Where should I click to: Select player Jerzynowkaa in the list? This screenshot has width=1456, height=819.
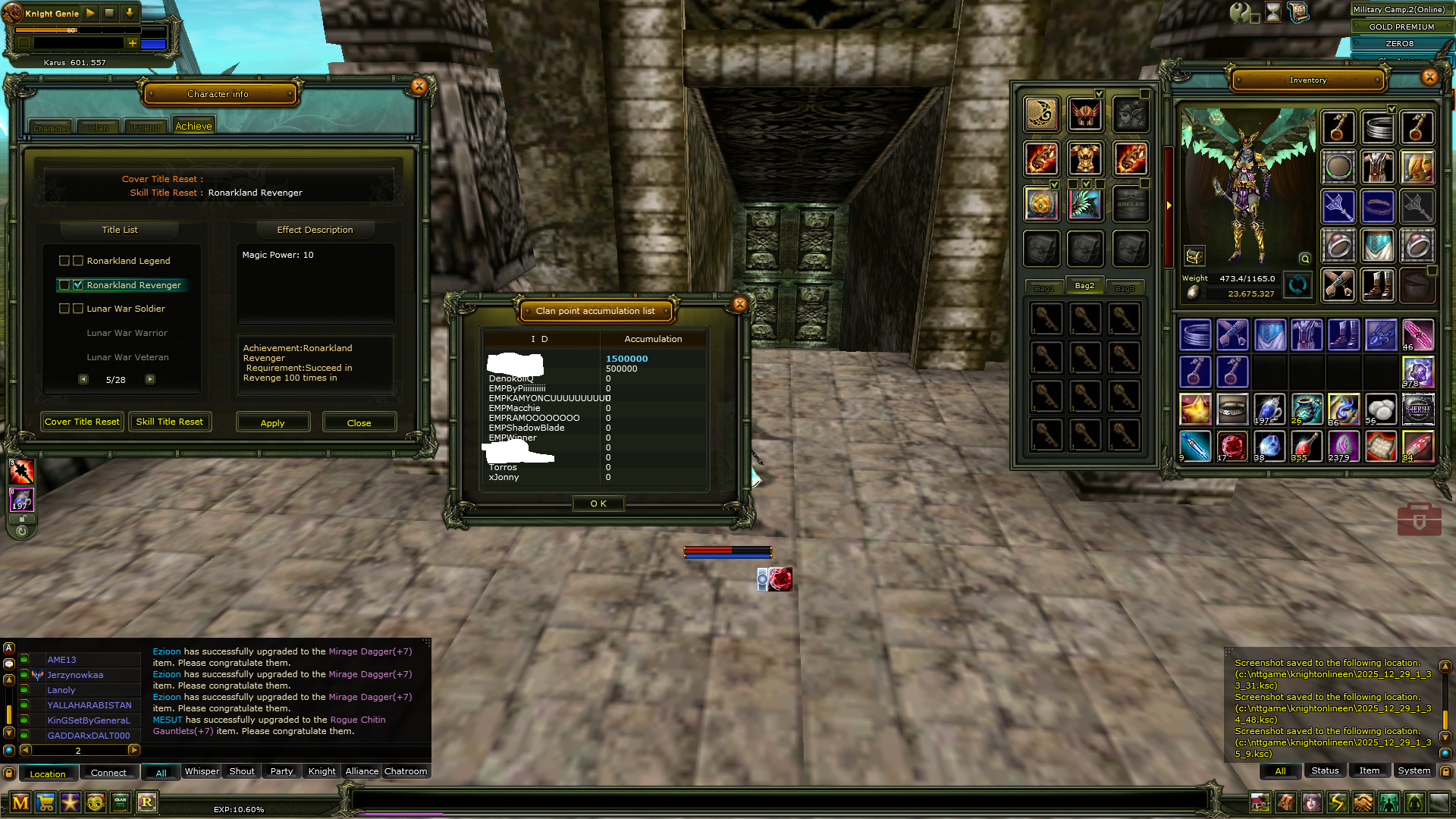[x=75, y=675]
